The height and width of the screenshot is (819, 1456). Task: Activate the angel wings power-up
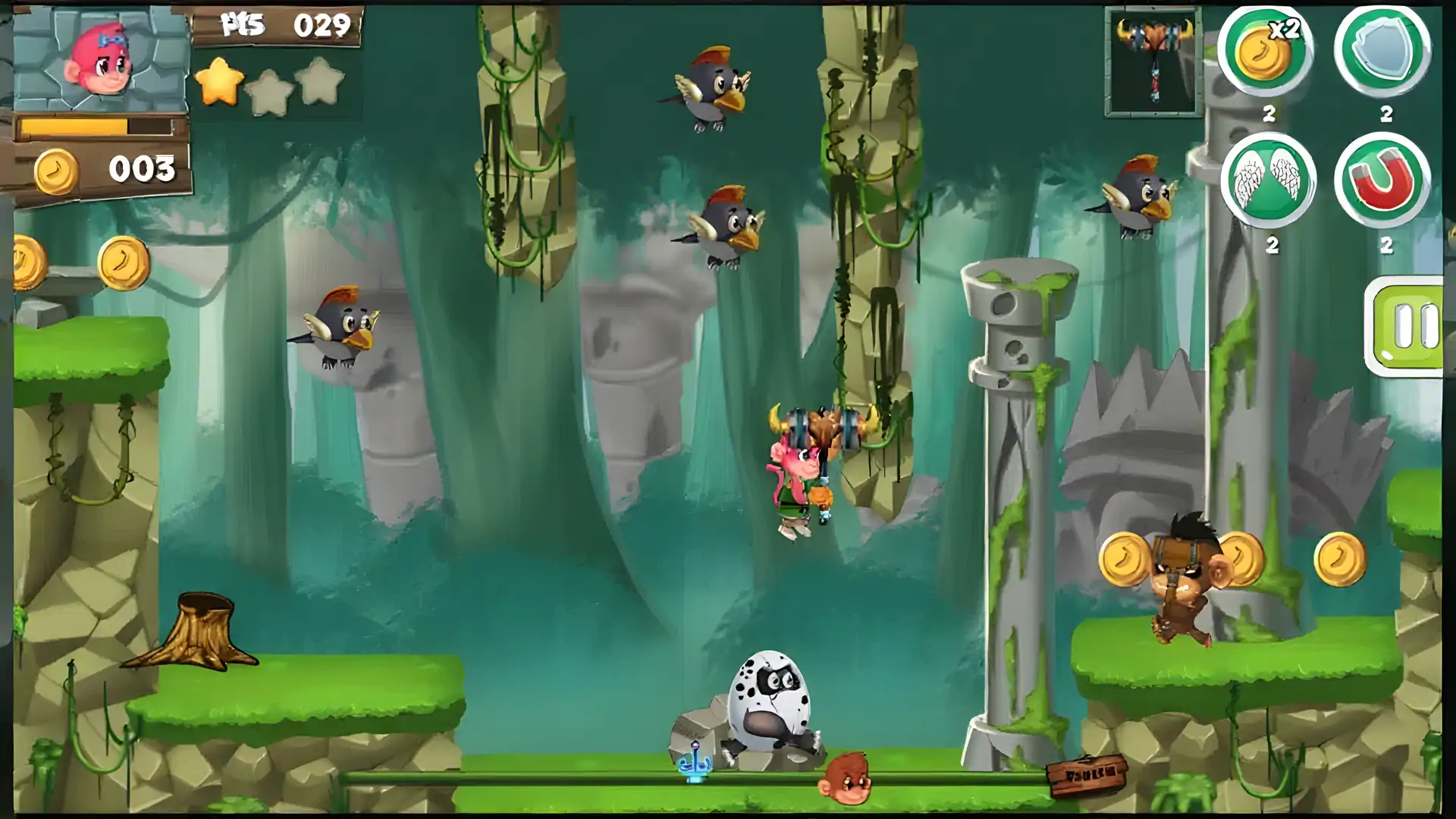point(1268,182)
